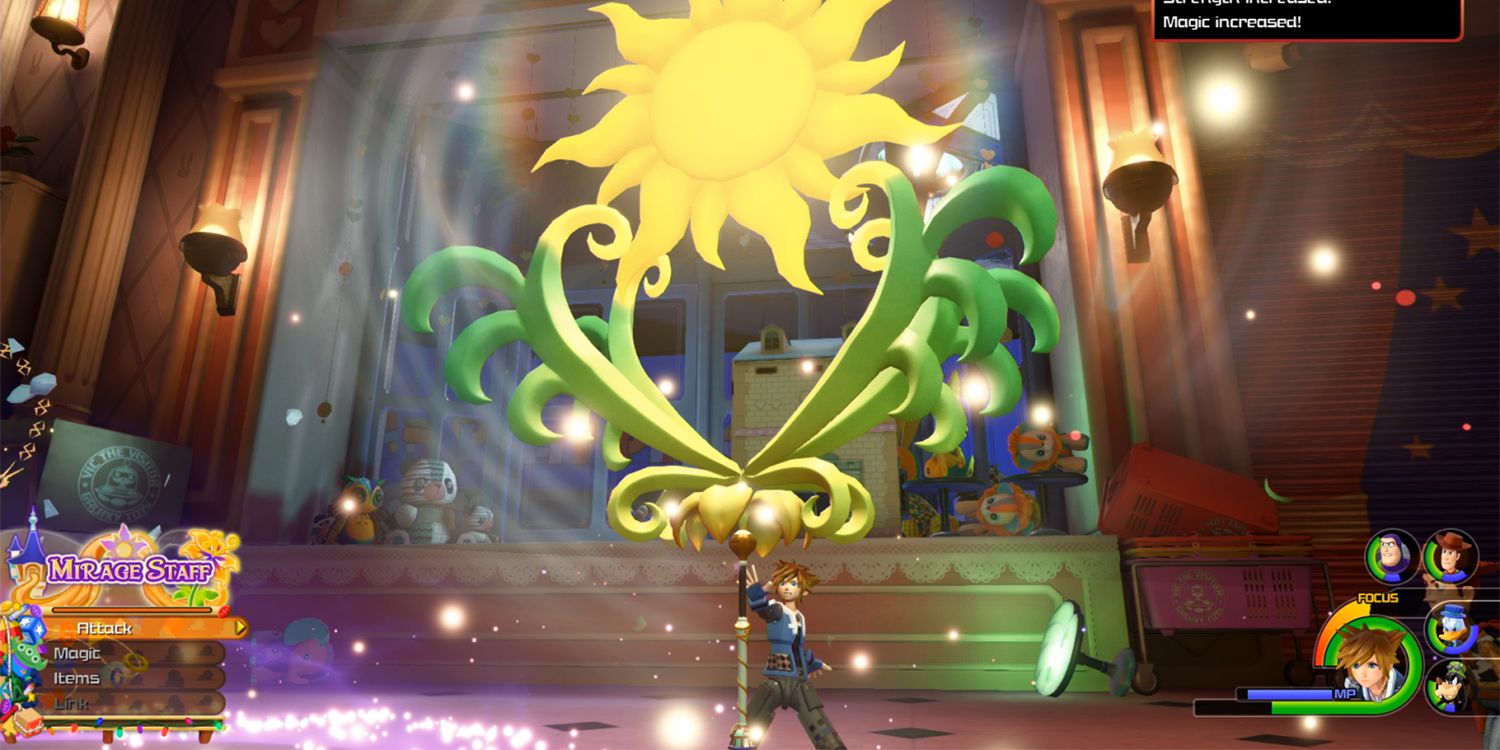This screenshot has width=1500, height=750.
Task: Select Buzz Lightyear's party portrait
Action: click(x=1392, y=555)
